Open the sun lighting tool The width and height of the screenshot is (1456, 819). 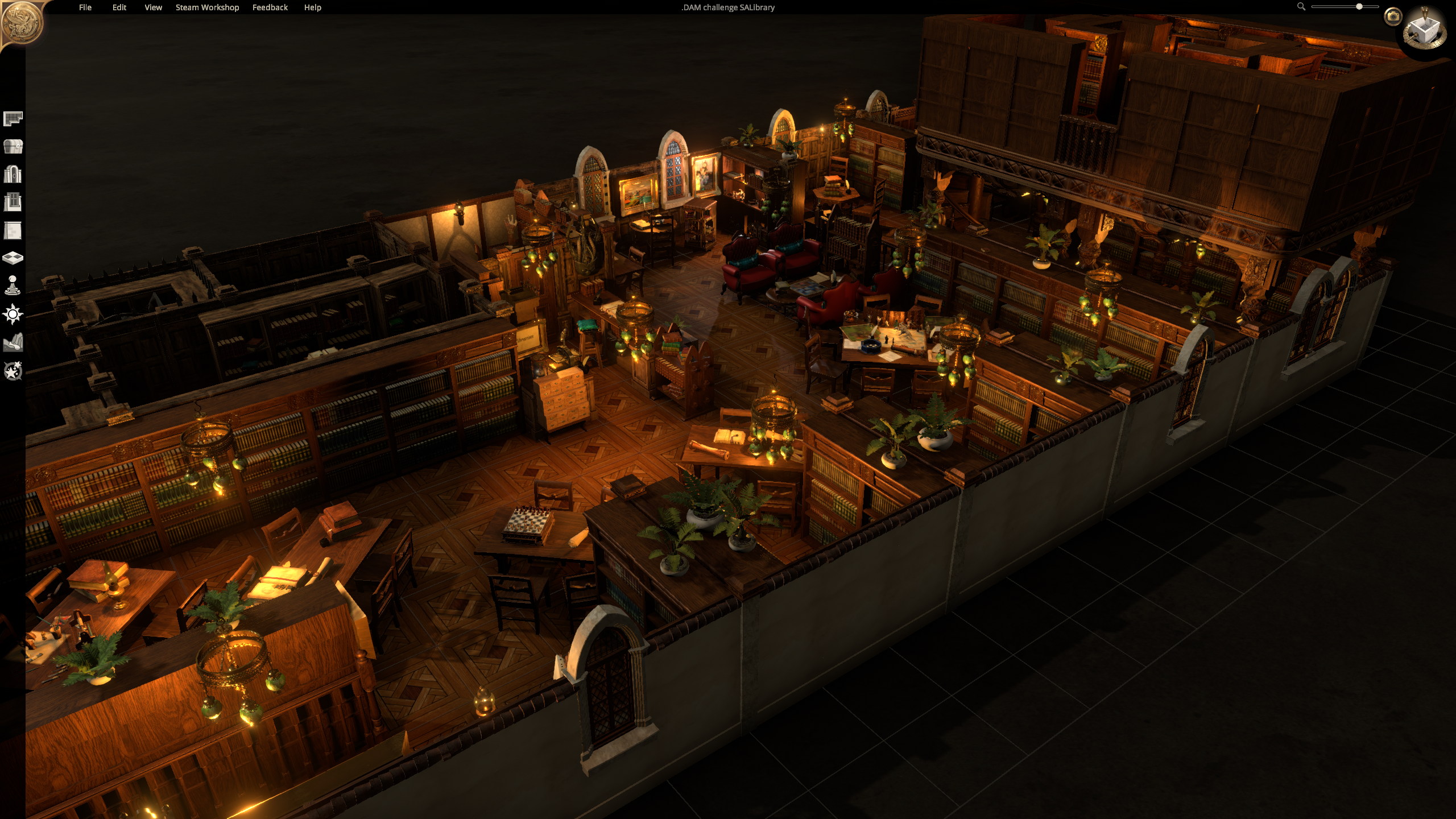click(x=13, y=314)
